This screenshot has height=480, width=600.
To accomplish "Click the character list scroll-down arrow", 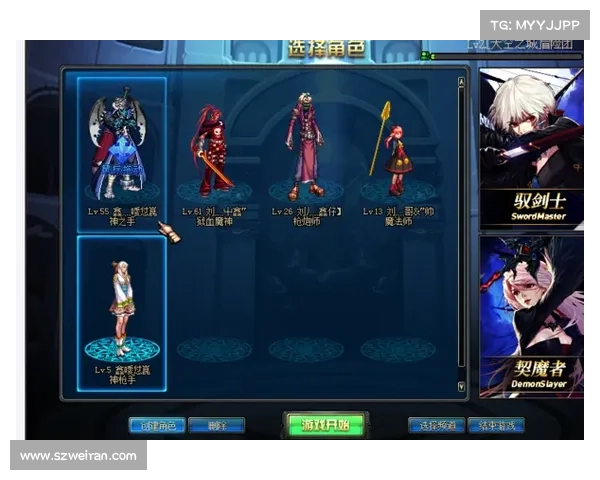I will pos(461,385).
